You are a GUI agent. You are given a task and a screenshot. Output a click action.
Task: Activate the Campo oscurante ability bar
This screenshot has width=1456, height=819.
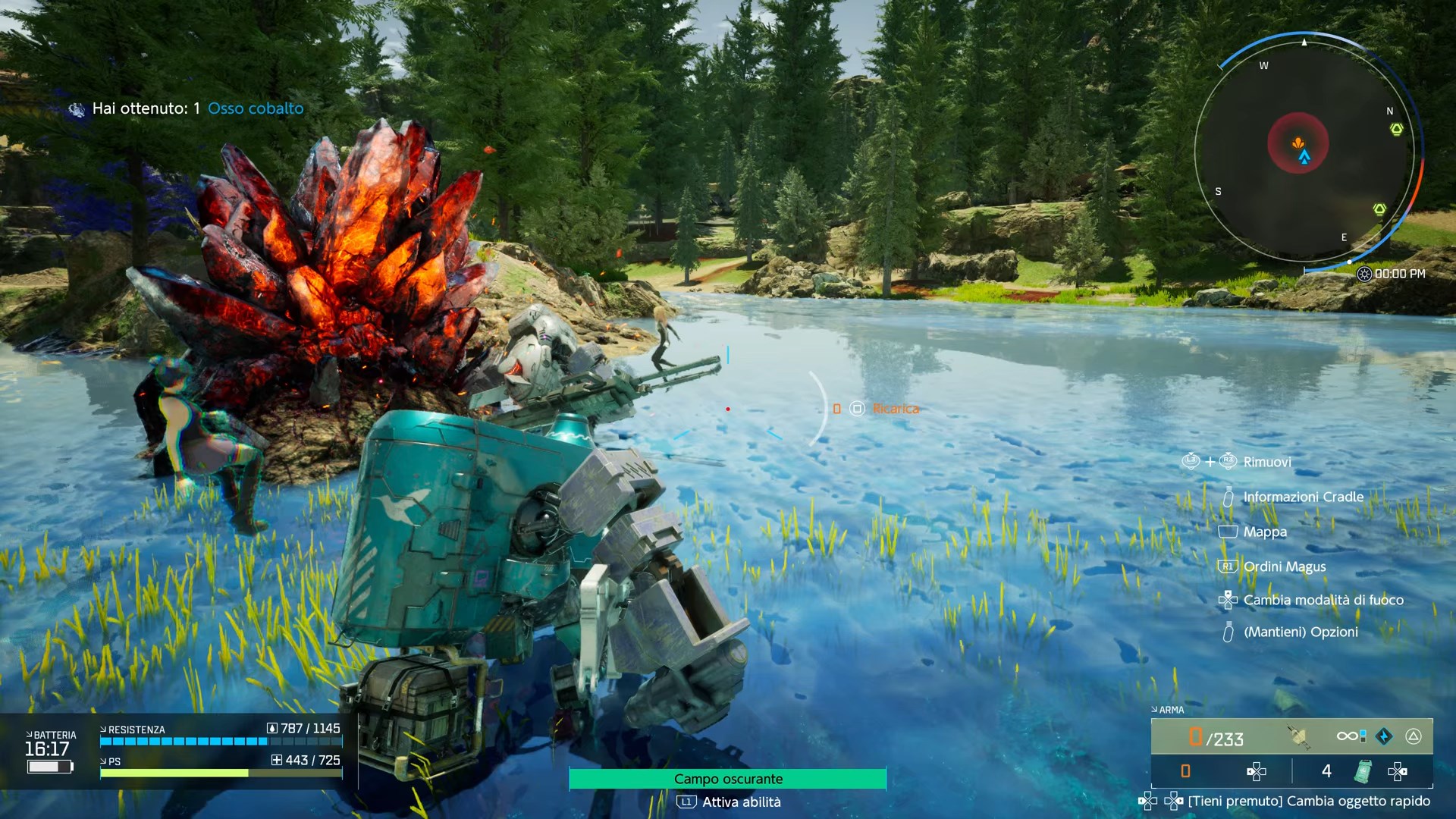(x=728, y=779)
